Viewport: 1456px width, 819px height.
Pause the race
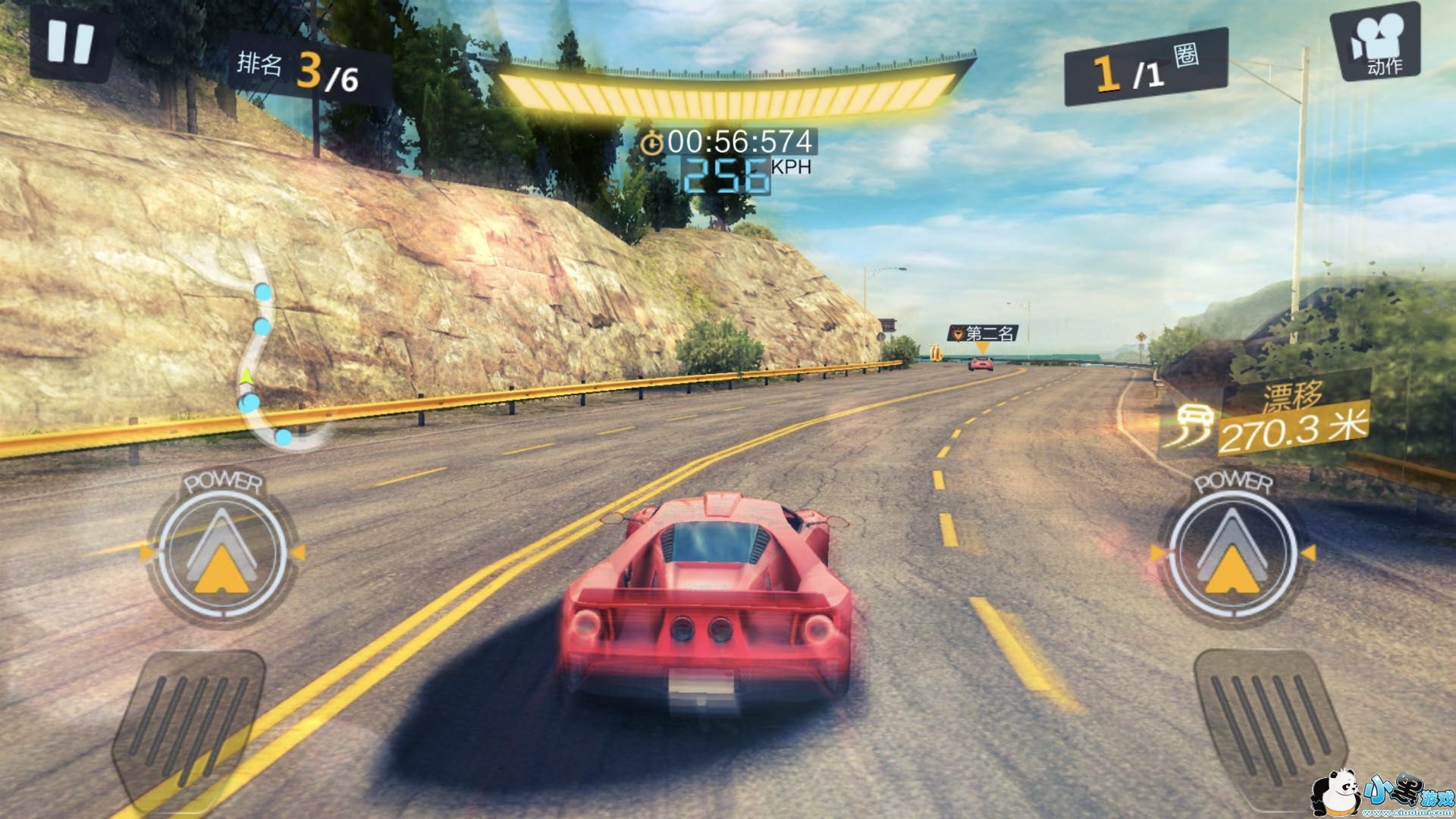(70, 43)
